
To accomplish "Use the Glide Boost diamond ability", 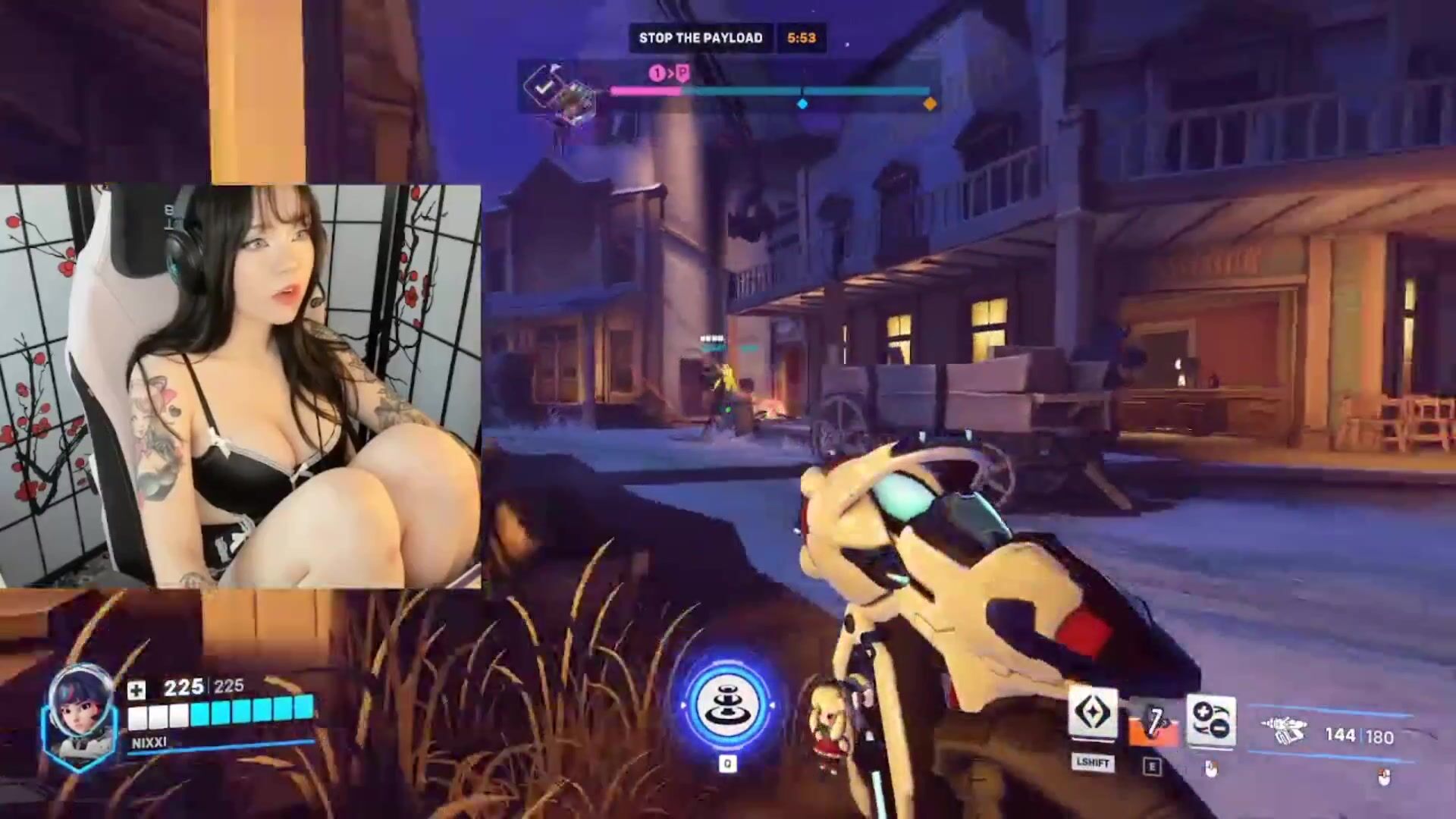I will [x=1093, y=714].
